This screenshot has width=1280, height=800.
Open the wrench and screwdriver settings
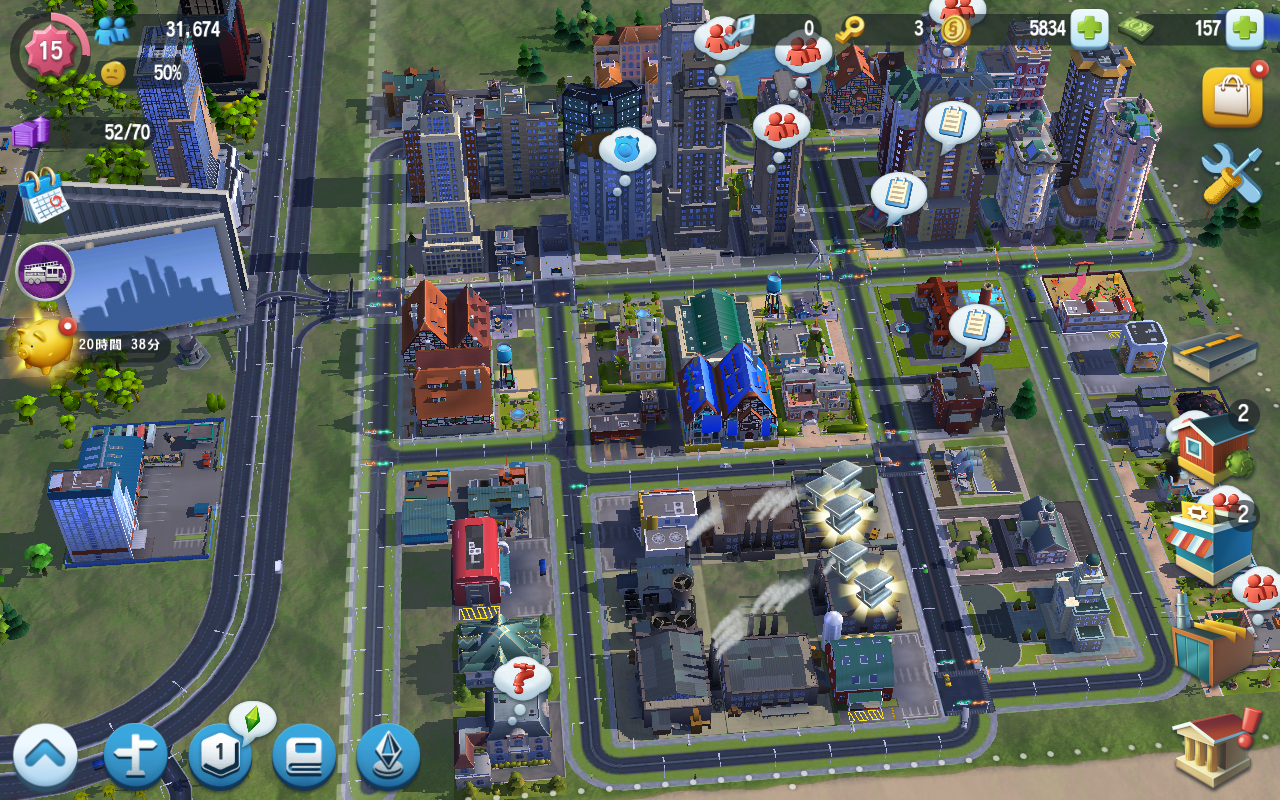click(1231, 173)
